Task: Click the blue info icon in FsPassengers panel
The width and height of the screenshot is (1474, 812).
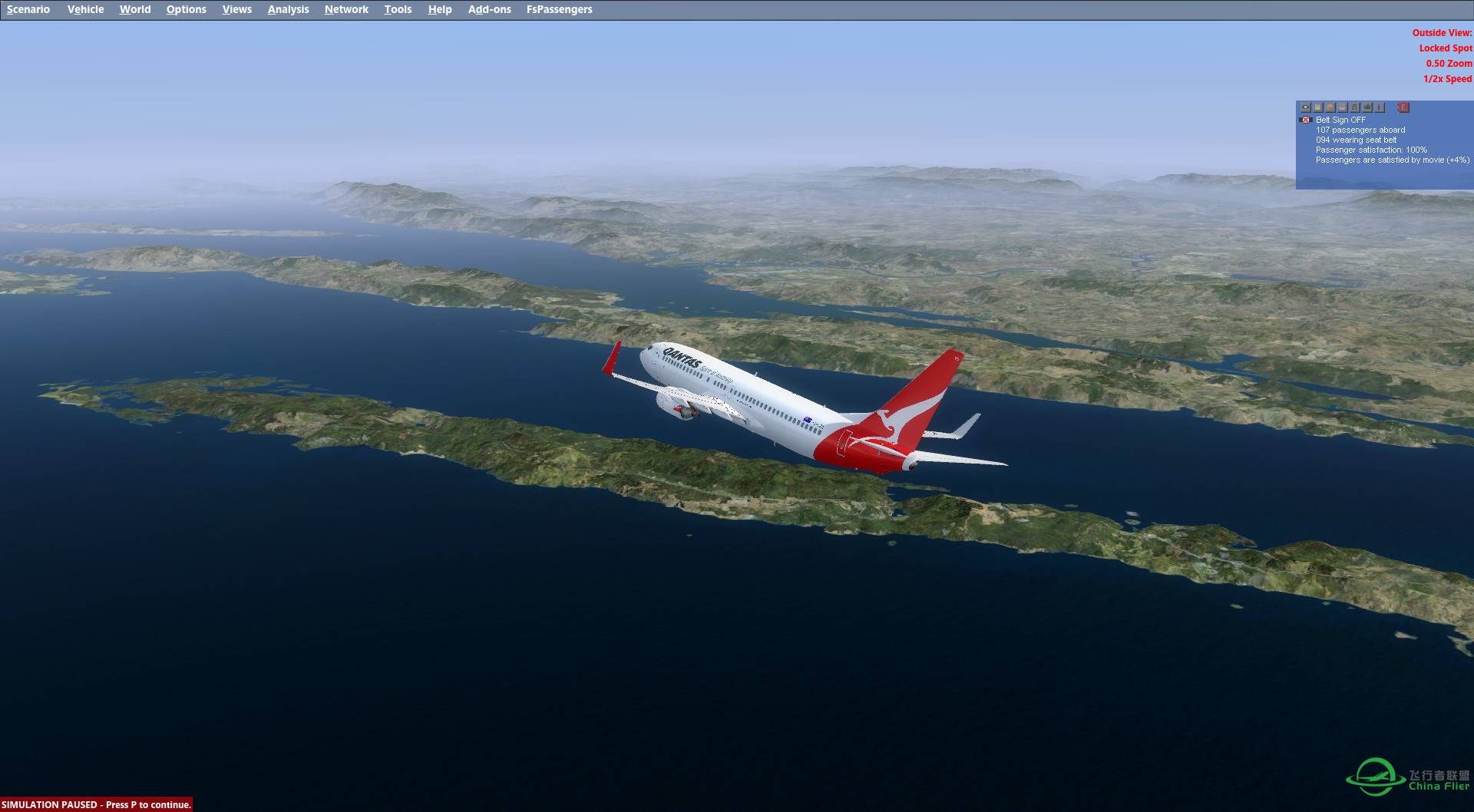Action: point(1380,107)
